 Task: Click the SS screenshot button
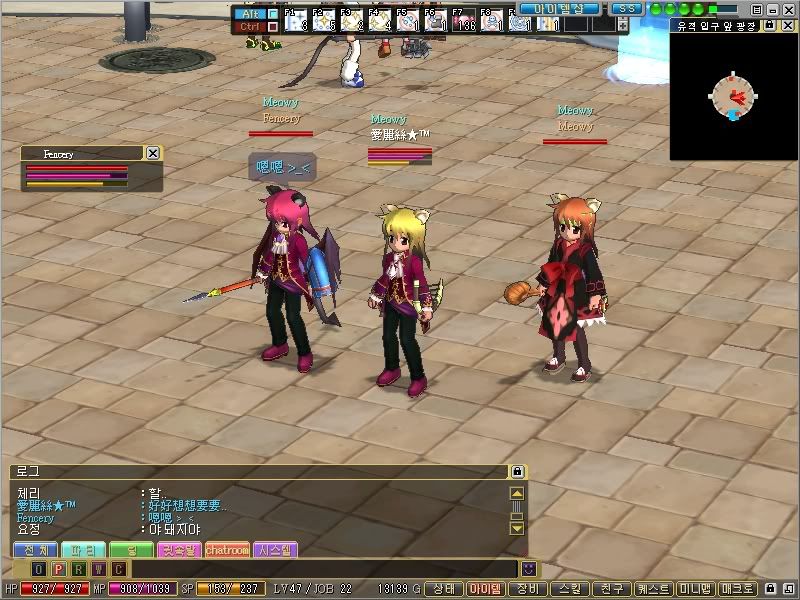click(x=626, y=9)
